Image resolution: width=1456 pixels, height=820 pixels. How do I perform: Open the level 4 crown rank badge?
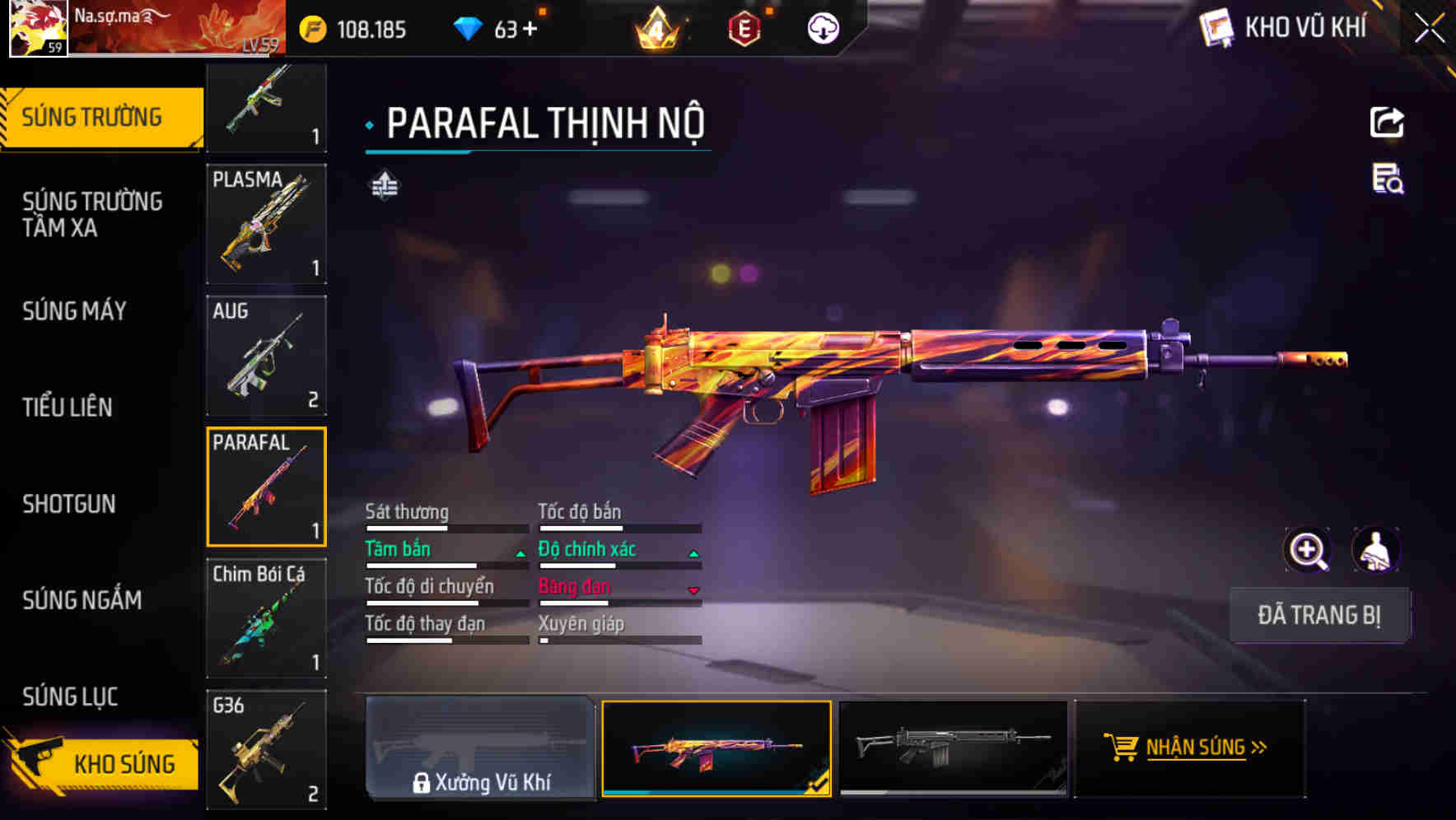[656, 29]
